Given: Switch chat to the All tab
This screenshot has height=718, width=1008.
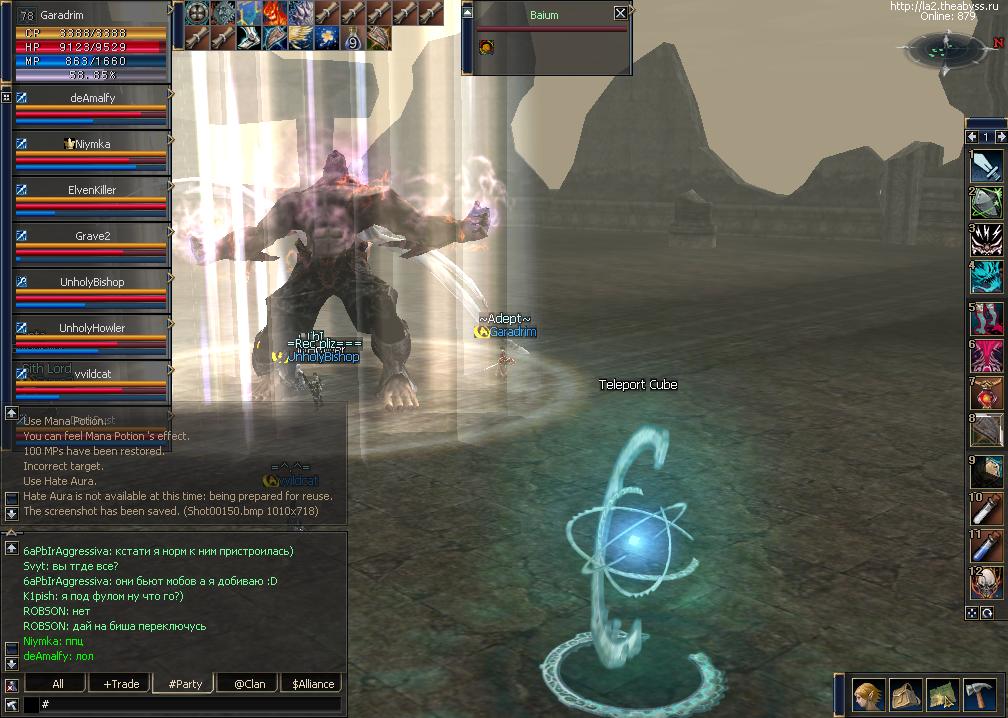Looking at the screenshot, I should pos(58,684).
